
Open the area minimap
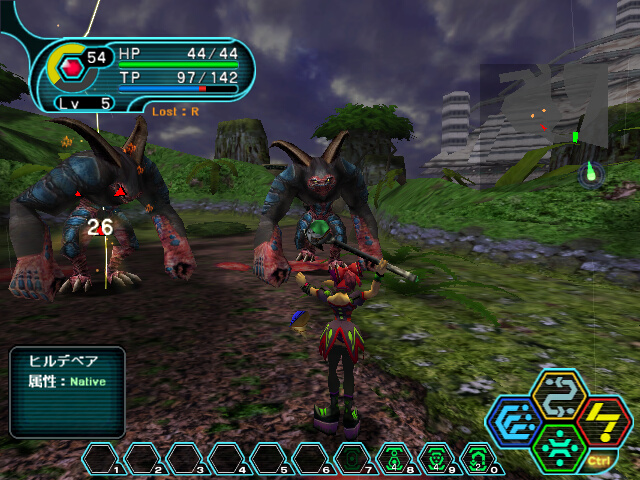tap(545, 105)
